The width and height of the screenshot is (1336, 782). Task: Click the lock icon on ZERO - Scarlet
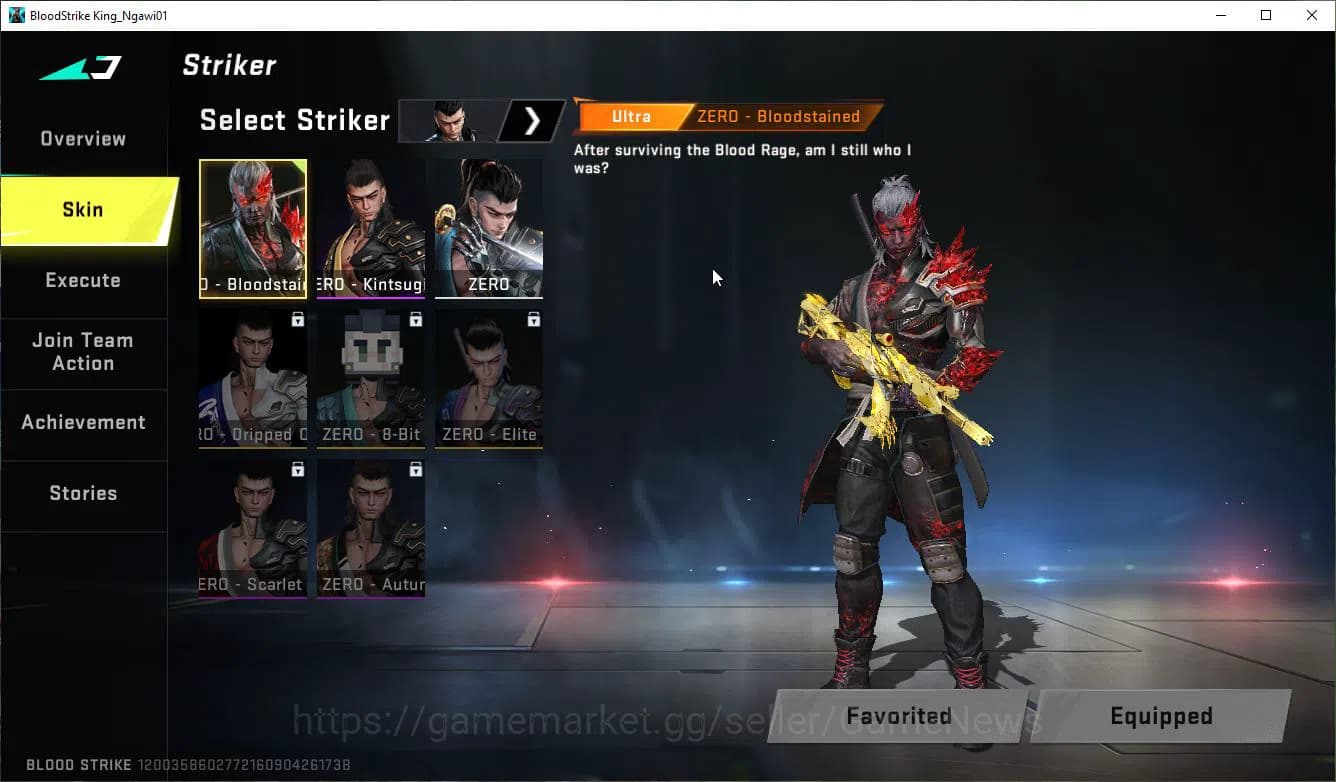(x=296, y=470)
